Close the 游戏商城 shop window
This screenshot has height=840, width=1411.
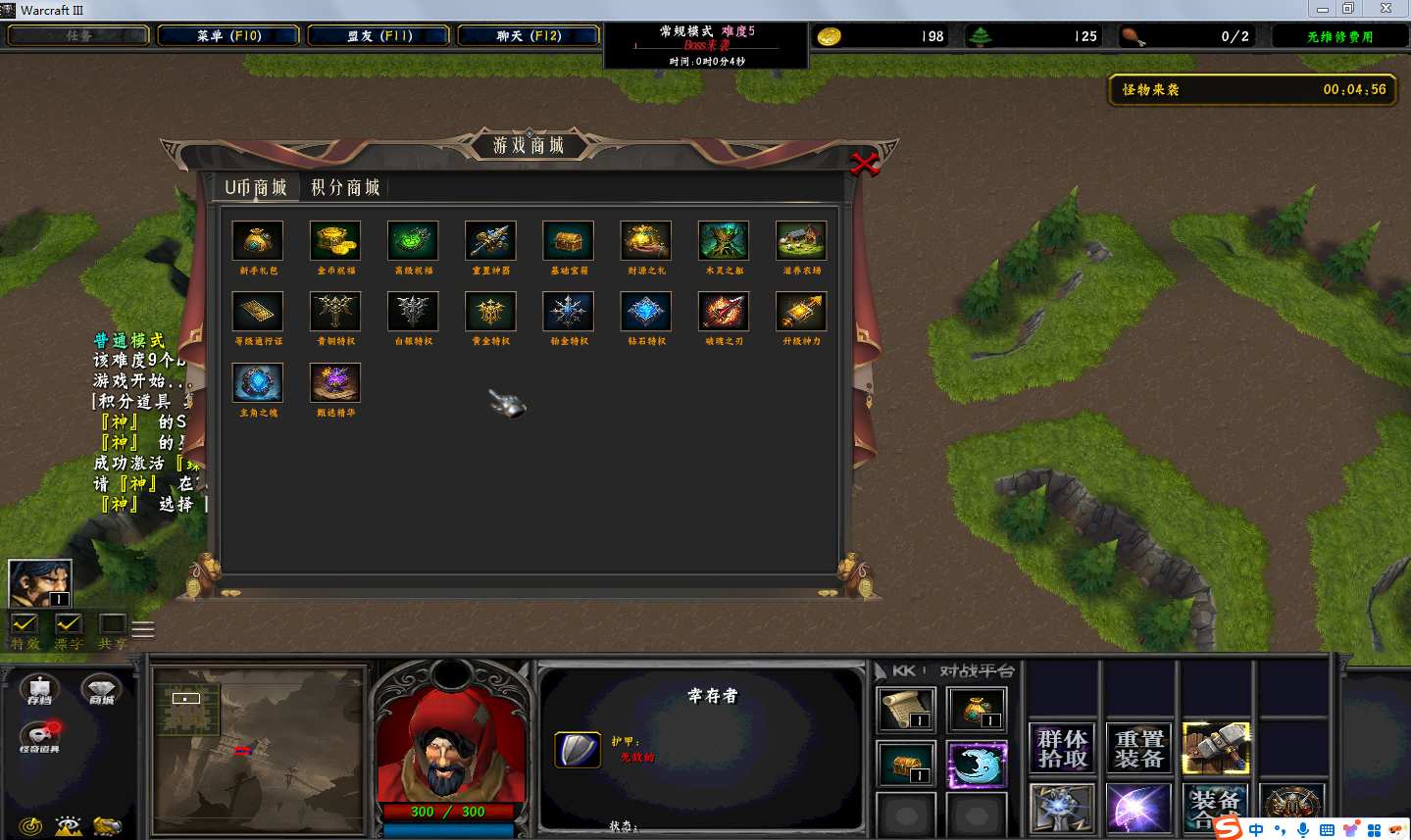864,164
